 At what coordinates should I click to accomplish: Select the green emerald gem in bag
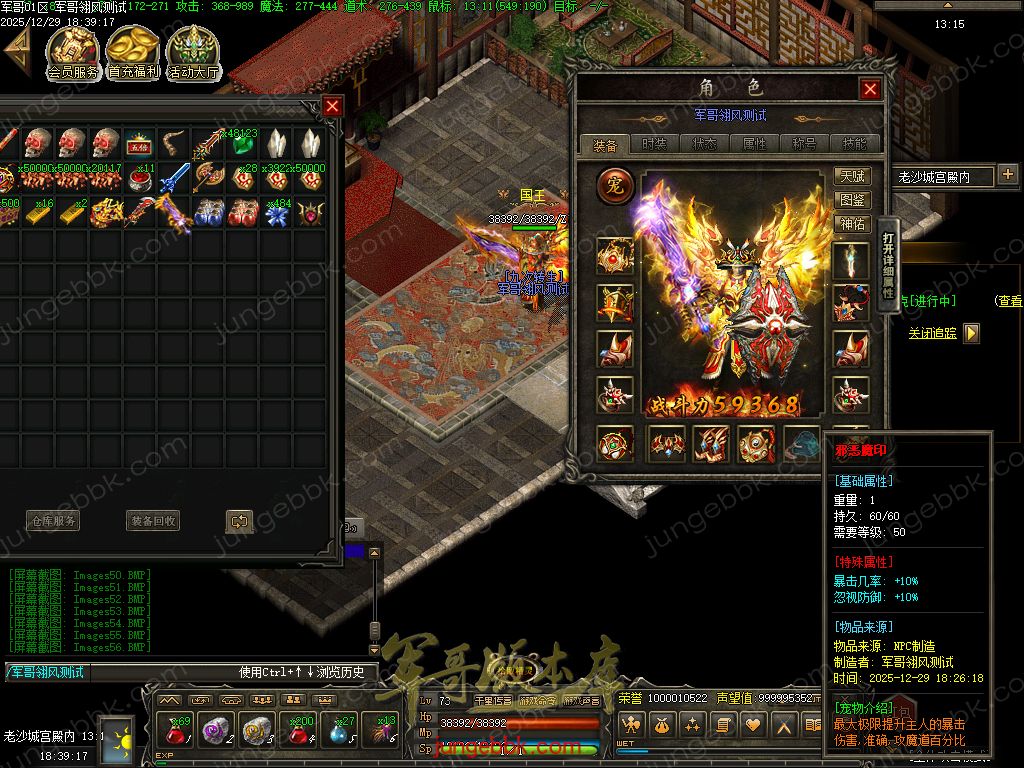pos(241,144)
